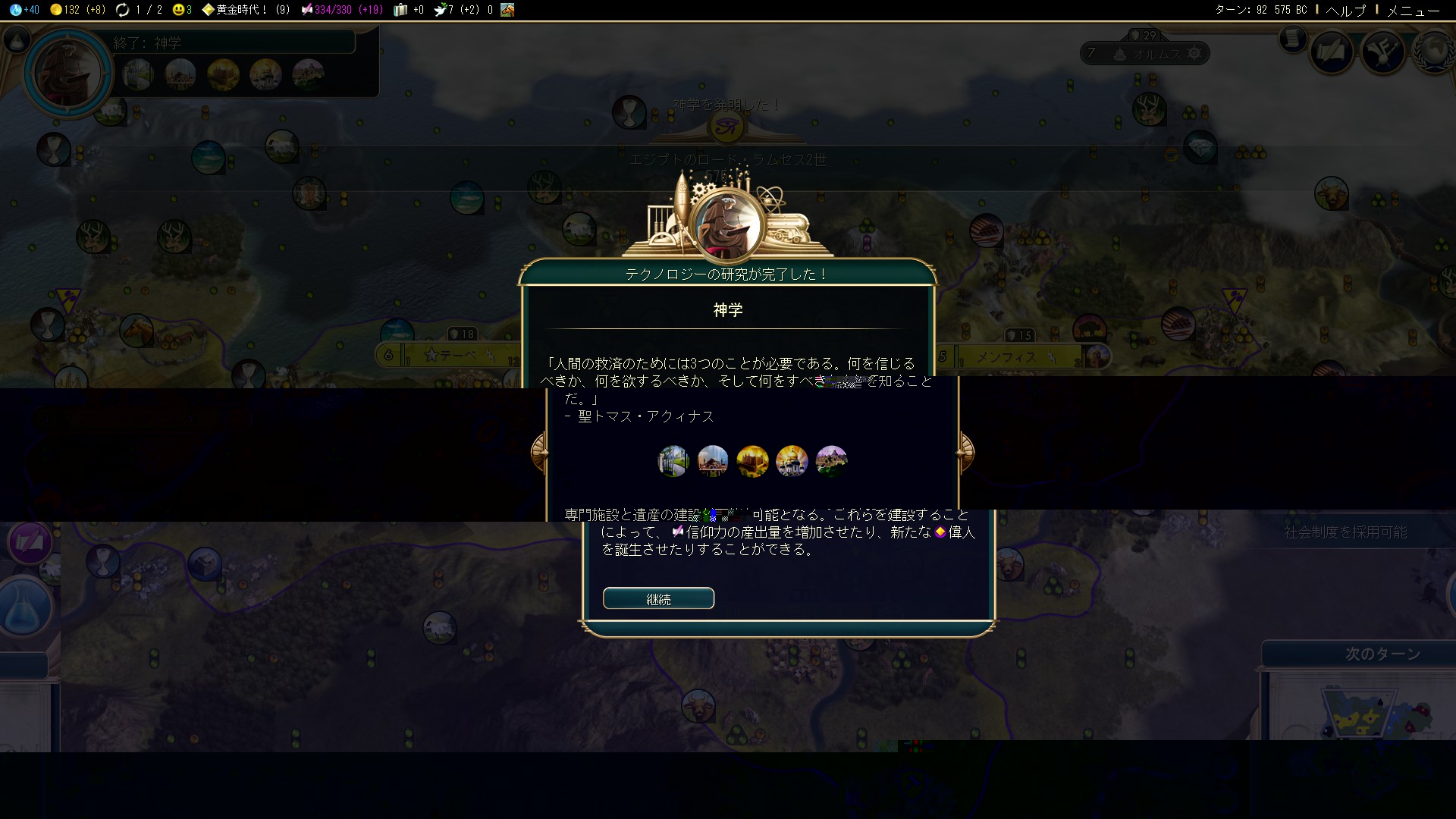Open the research portrait for 神学
Screen dimensions: 1456x819
[x=68, y=74]
